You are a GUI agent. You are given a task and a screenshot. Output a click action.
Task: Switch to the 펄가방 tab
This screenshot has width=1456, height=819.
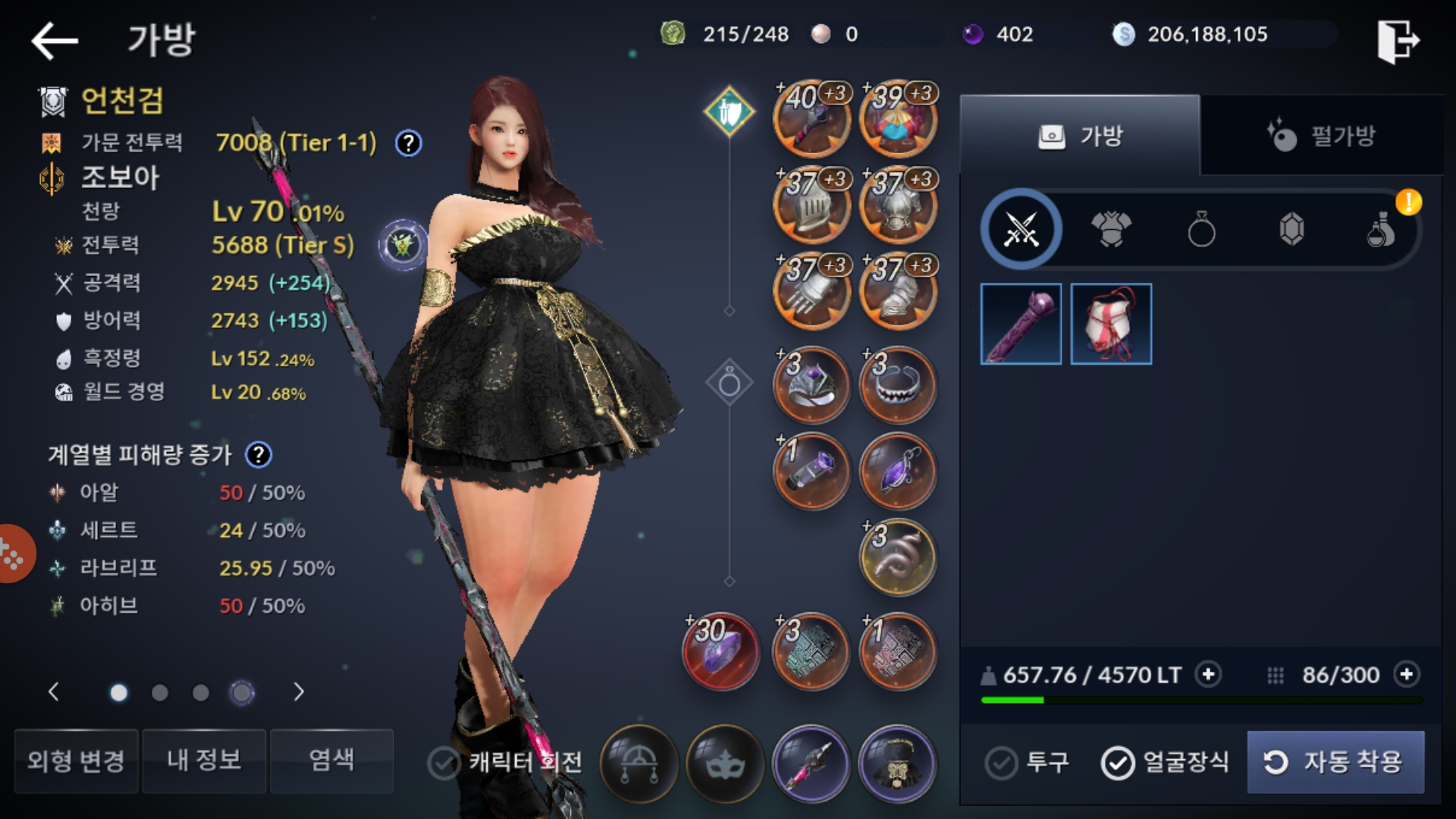(1321, 136)
